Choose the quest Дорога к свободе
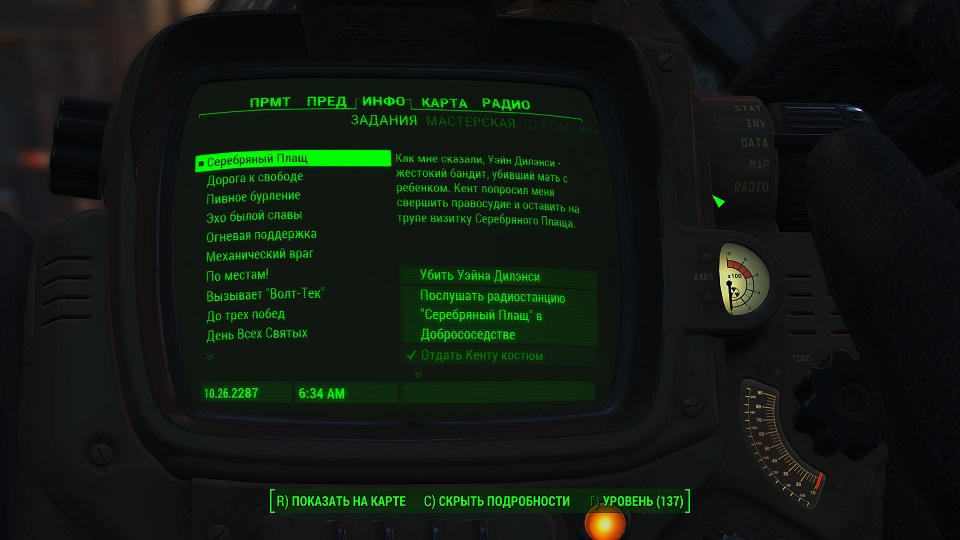 [254, 178]
